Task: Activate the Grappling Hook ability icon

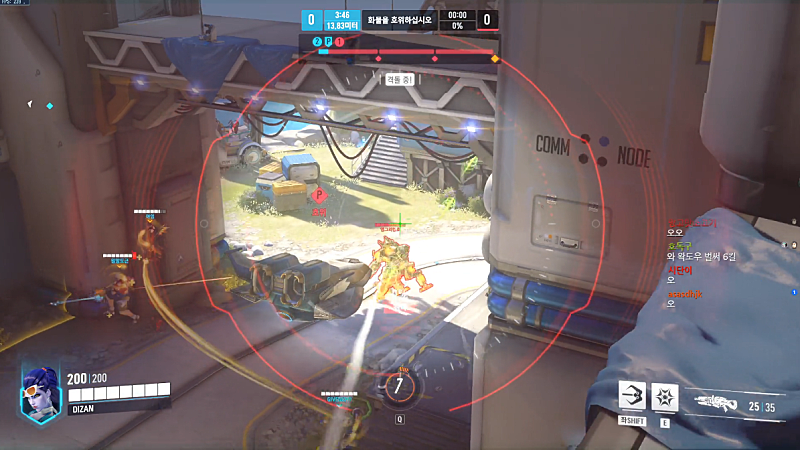Action: [632, 396]
